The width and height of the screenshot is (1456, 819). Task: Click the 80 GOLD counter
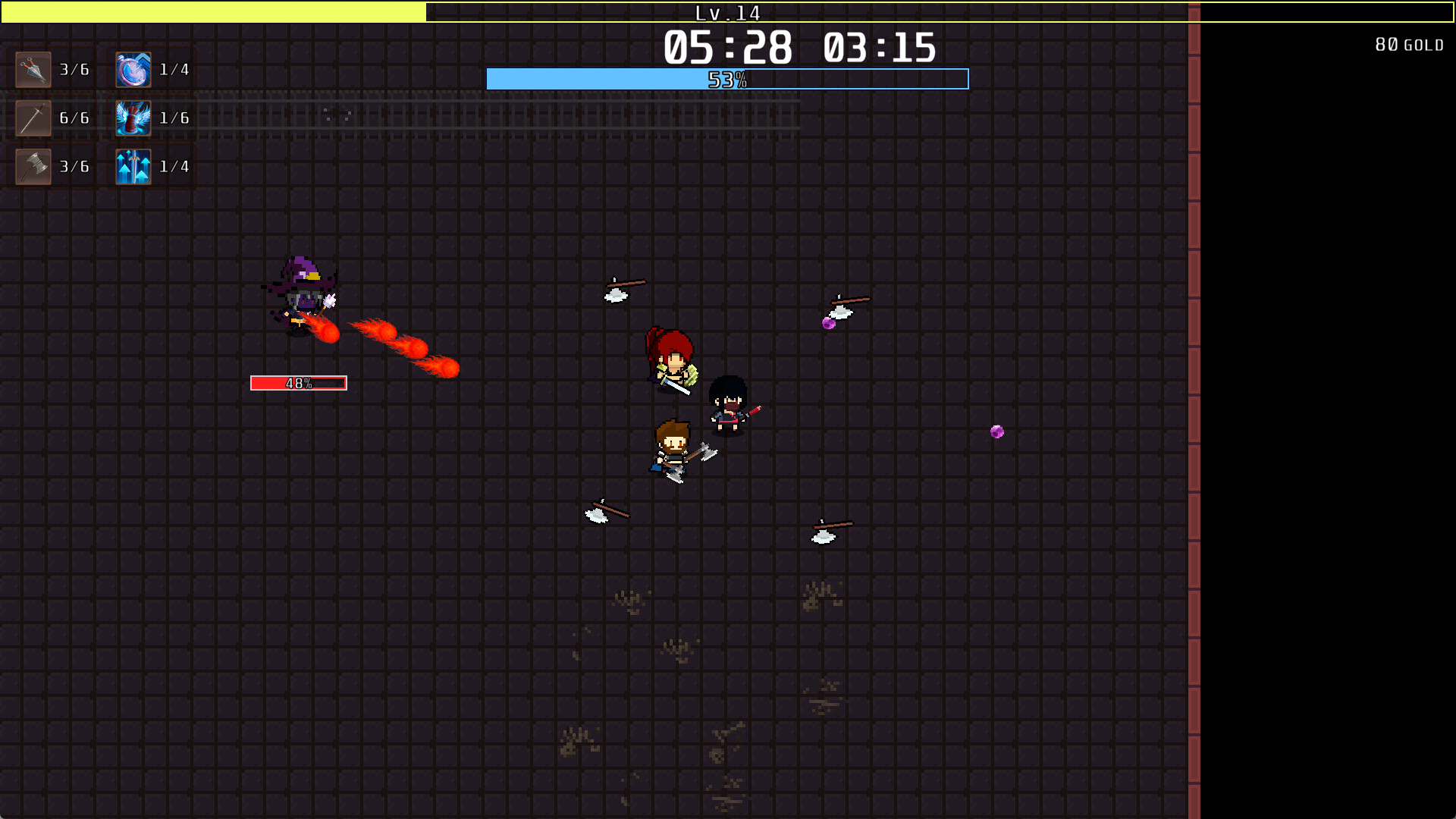(1408, 44)
